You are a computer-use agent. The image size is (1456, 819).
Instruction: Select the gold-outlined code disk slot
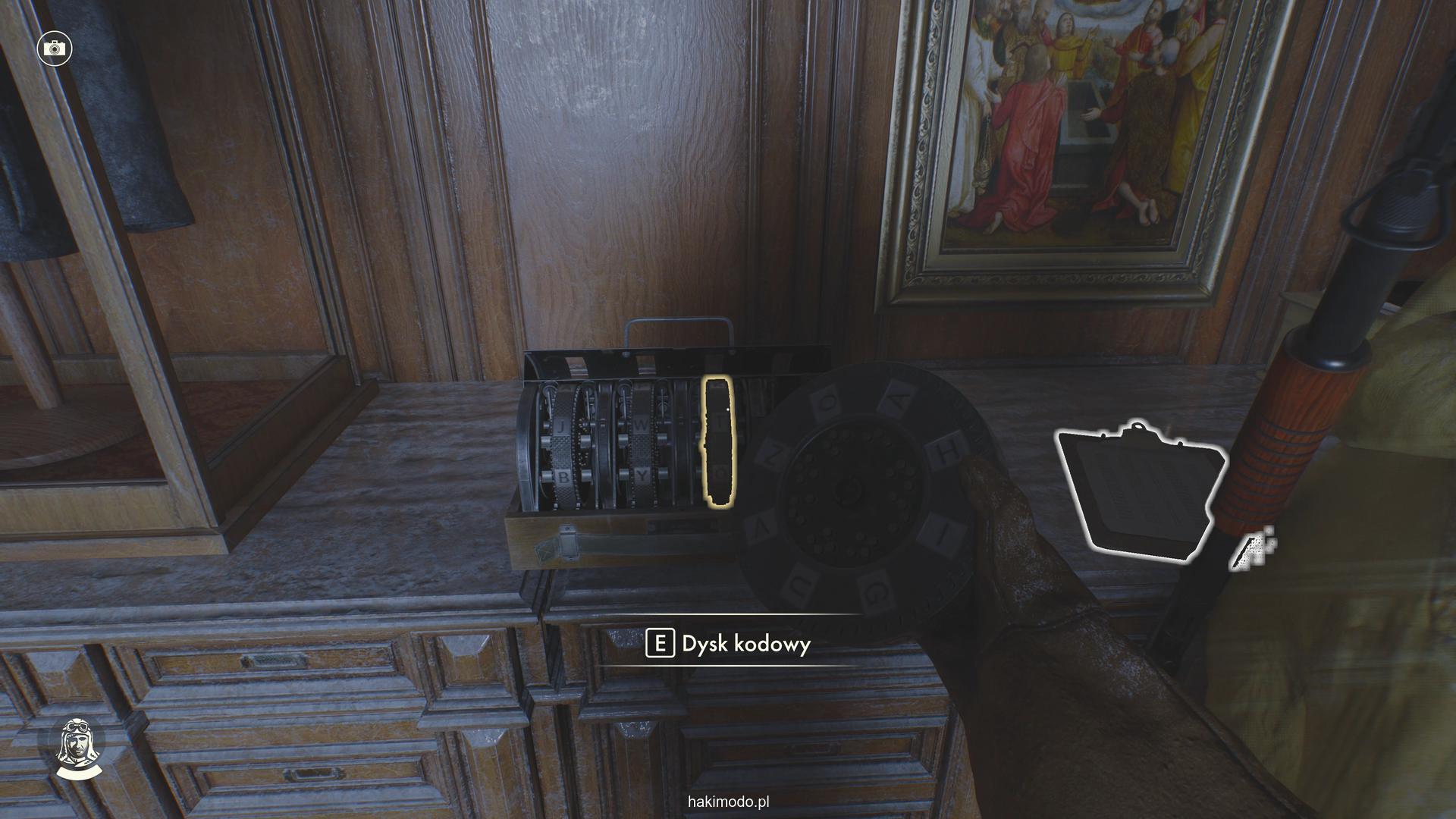tap(717, 441)
